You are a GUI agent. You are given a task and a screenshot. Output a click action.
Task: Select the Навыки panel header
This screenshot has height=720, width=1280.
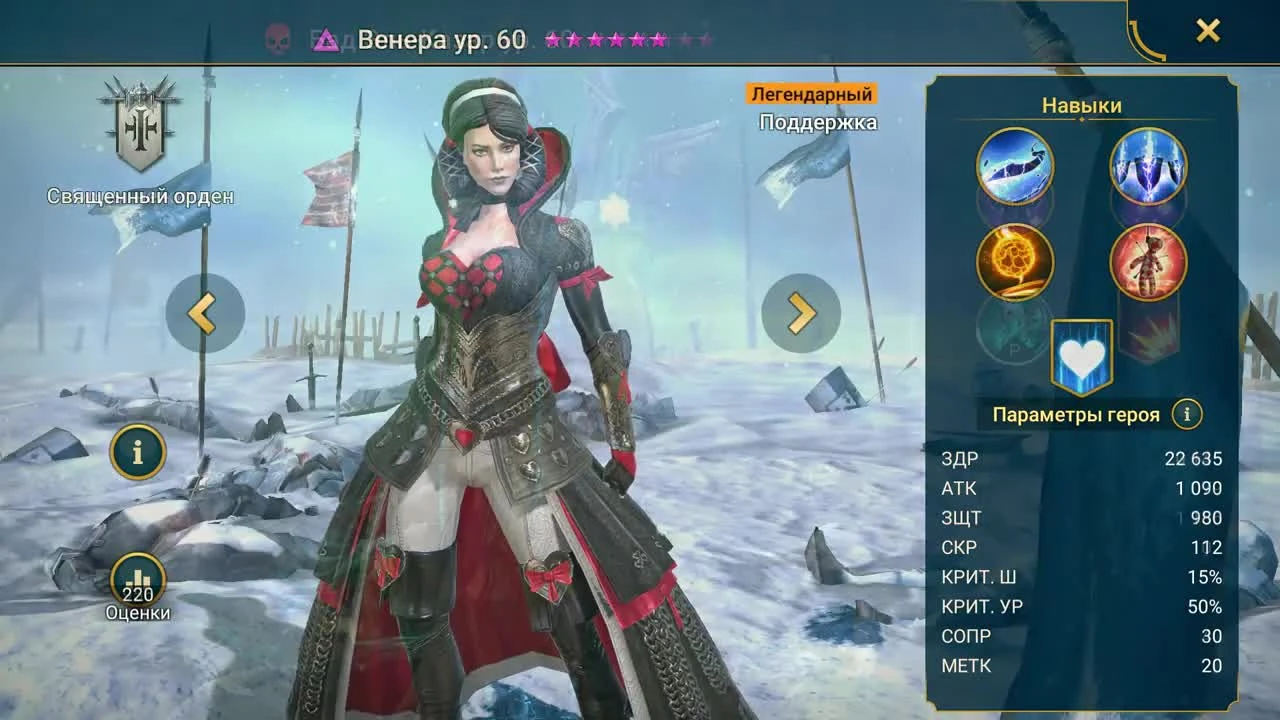pos(1080,104)
